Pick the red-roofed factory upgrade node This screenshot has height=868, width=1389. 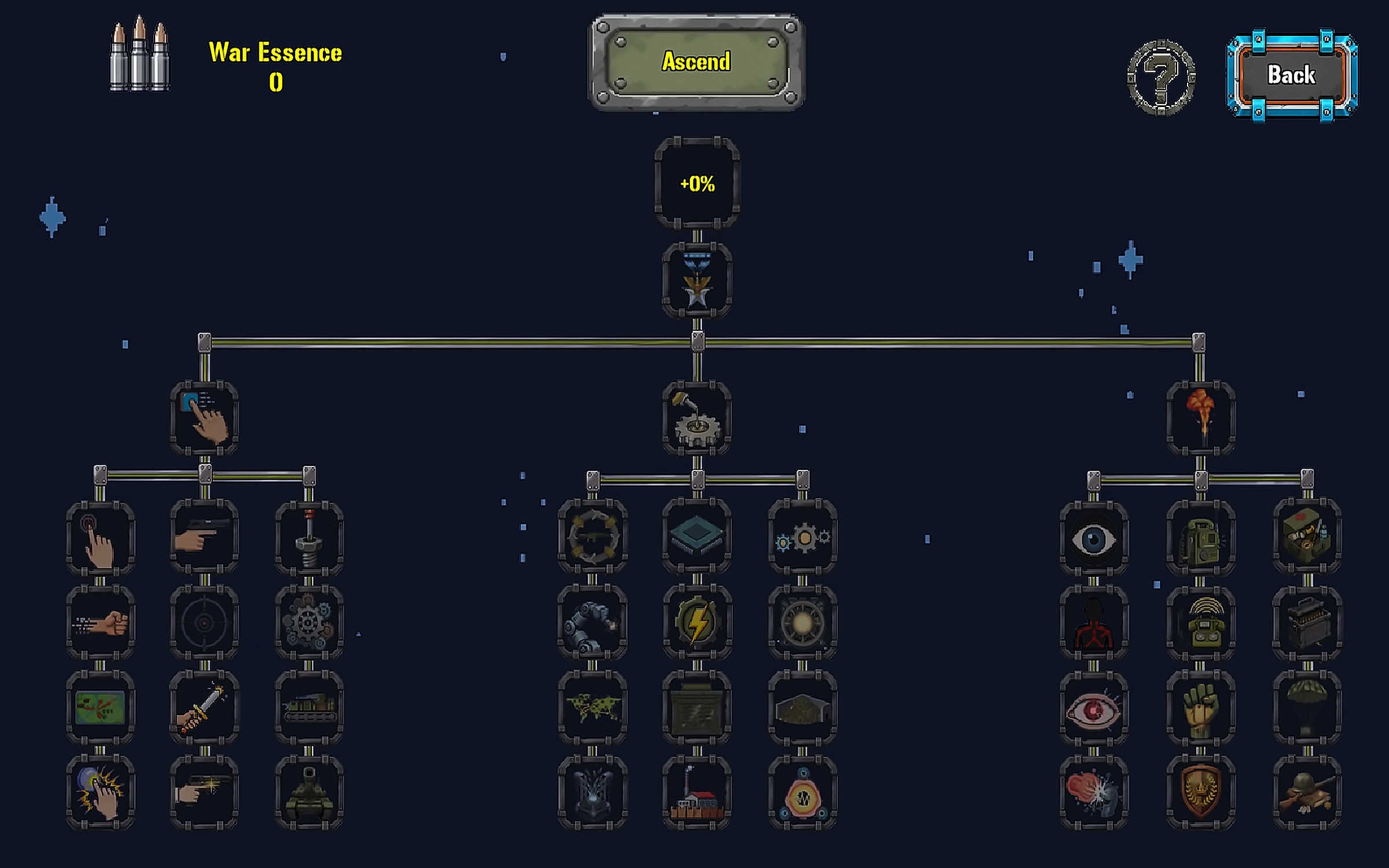click(x=697, y=793)
